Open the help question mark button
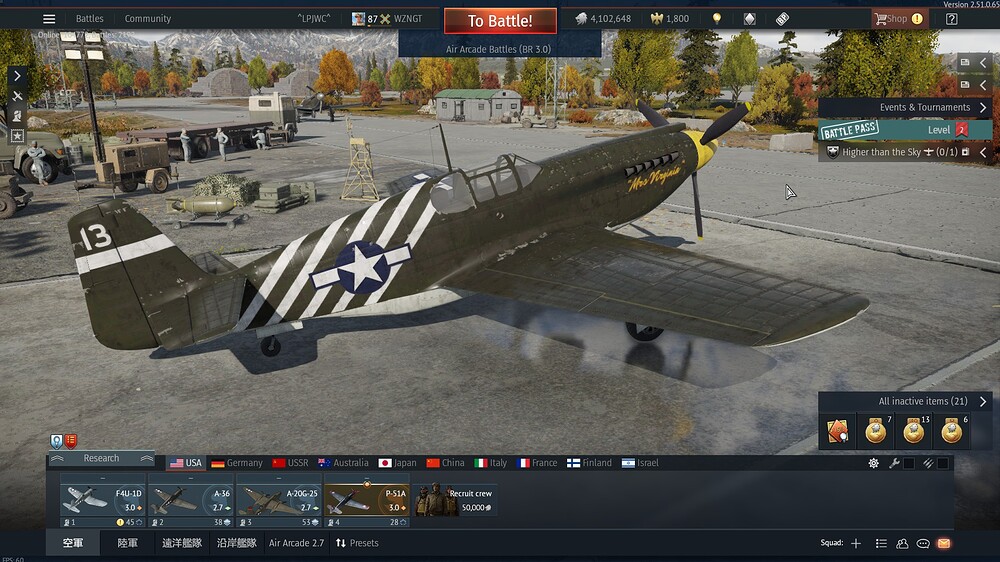The width and height of the screenshot is (1000, 562). (x=951, y=19)
